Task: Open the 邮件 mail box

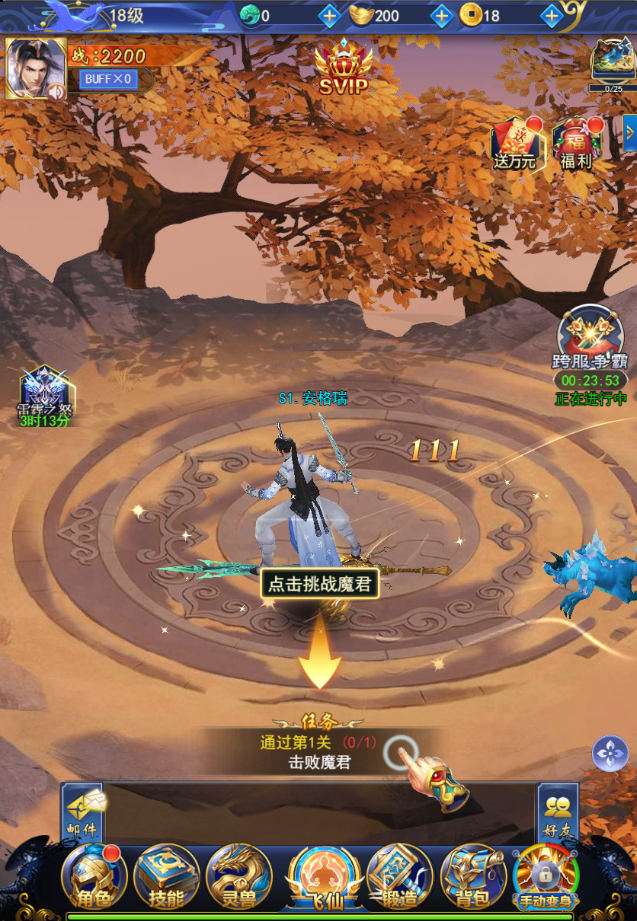Action: click(83, 810)
